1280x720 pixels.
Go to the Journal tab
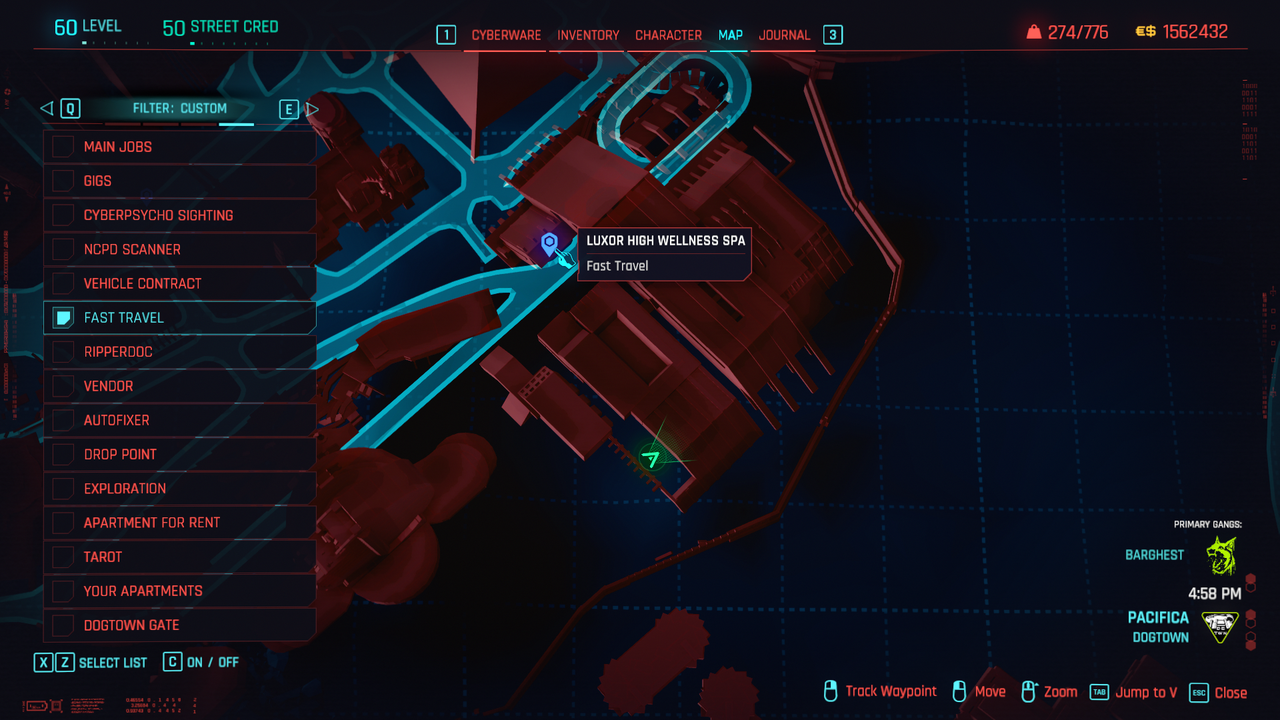[x=784, y=35]
